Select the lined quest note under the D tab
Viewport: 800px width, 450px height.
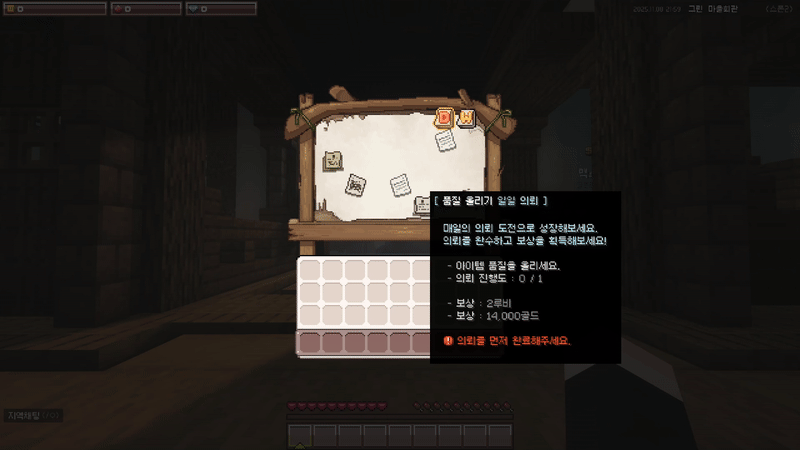pyautogui.click(x=445, y=142)
